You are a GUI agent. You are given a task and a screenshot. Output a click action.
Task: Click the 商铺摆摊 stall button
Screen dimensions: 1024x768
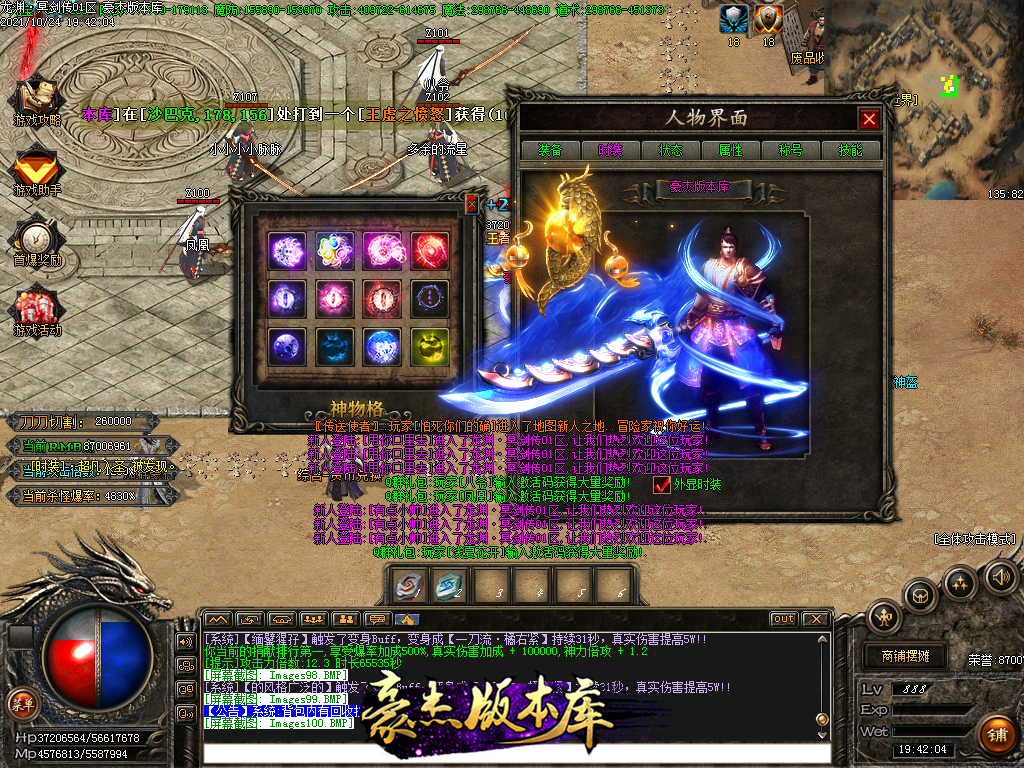tap(905, 656)
